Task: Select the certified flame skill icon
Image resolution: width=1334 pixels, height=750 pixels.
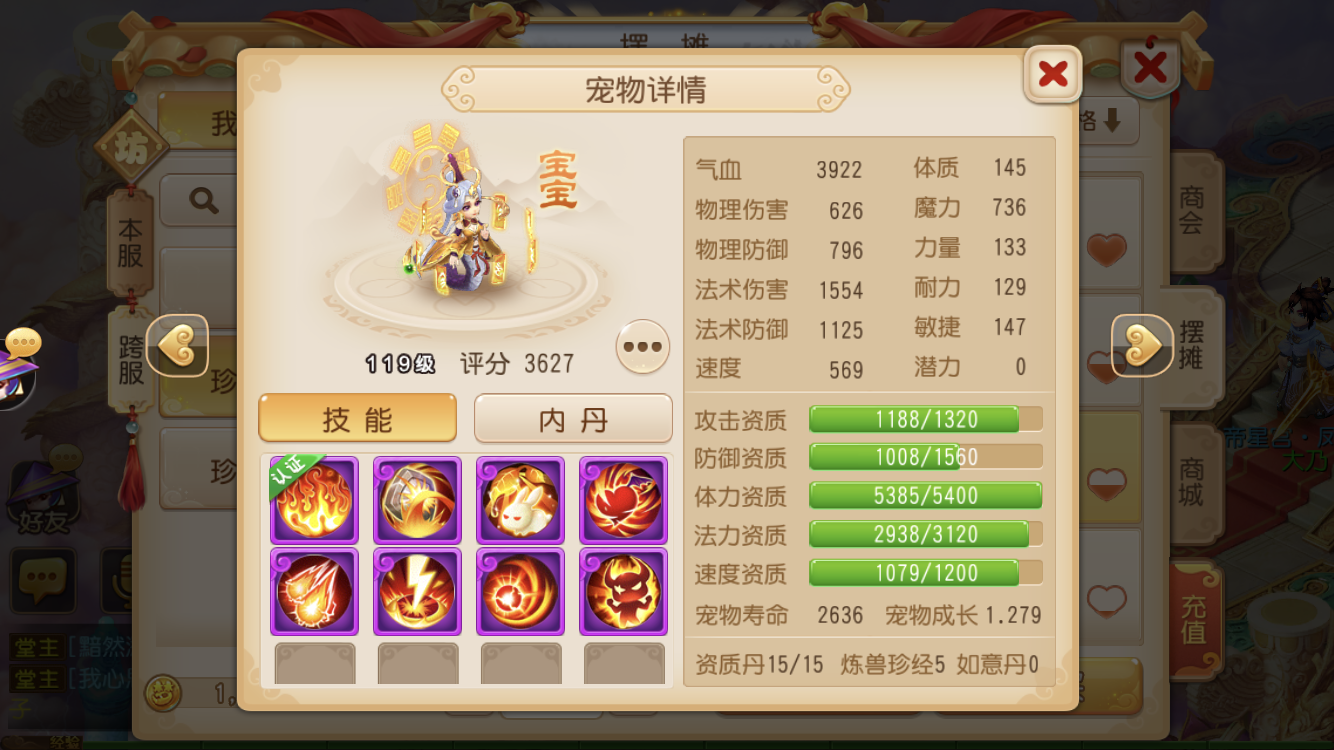Action: tap(314, 500)
